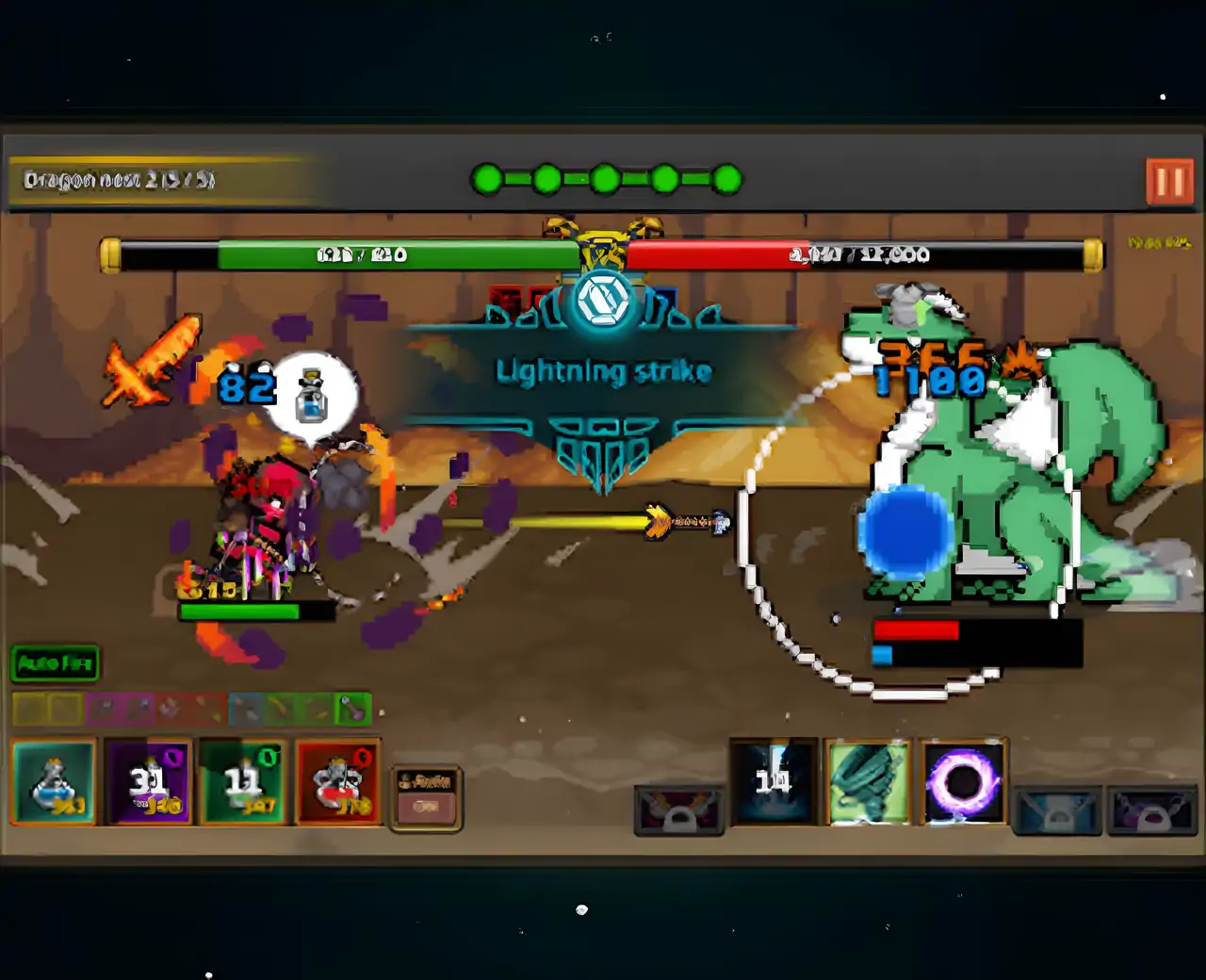This screenshot has width=1206, height=980.
Task: Use the blue potion in the teal slot
Action: [x=54, y=782]
